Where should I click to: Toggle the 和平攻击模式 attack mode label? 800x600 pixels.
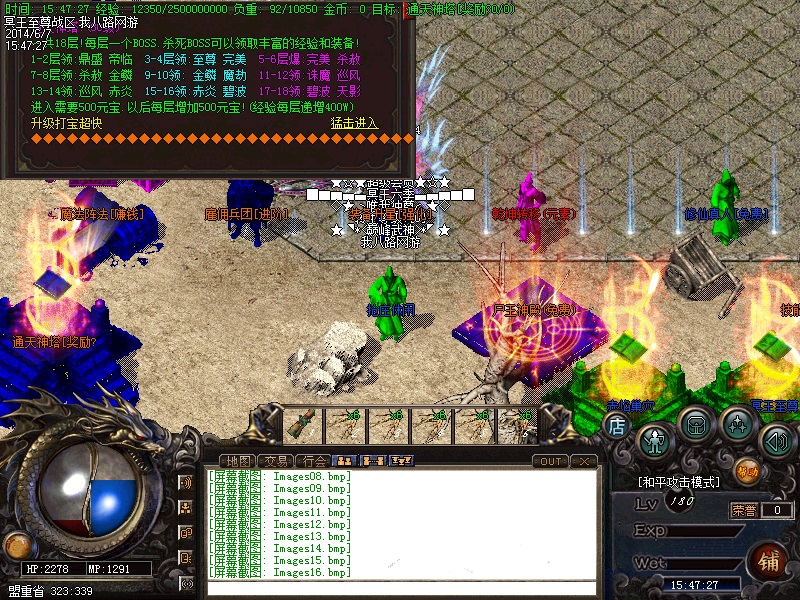[x=678, y=482]
